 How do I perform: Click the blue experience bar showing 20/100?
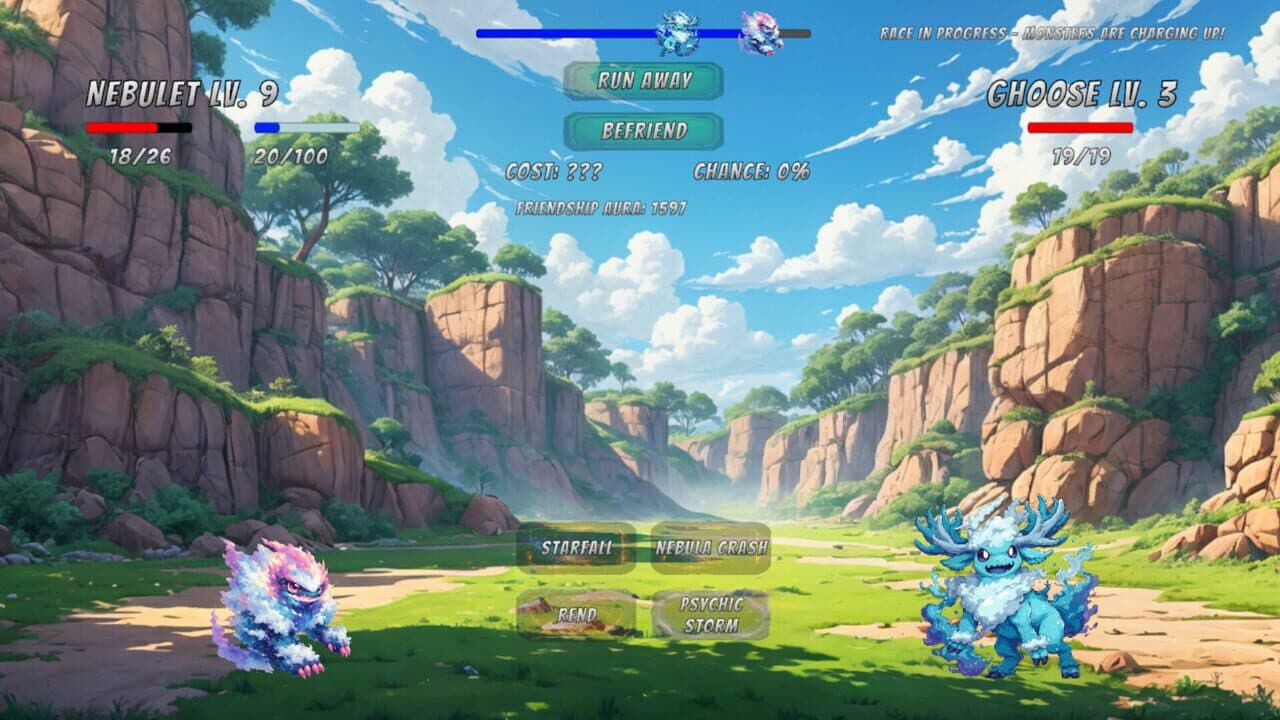[x=305, y=128]
